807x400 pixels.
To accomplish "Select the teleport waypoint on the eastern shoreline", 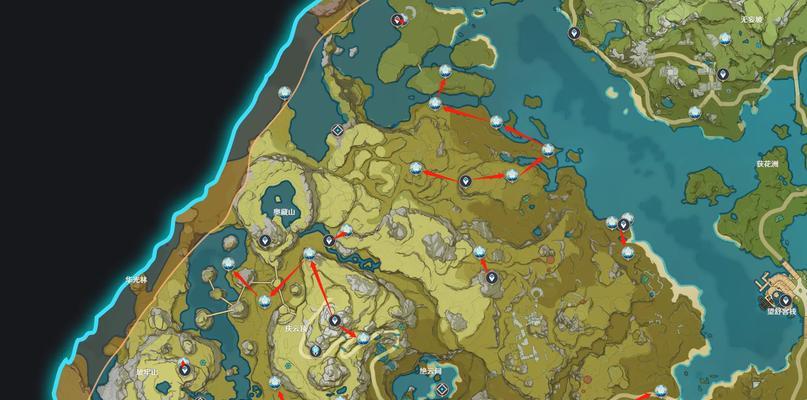I will 625,224.
